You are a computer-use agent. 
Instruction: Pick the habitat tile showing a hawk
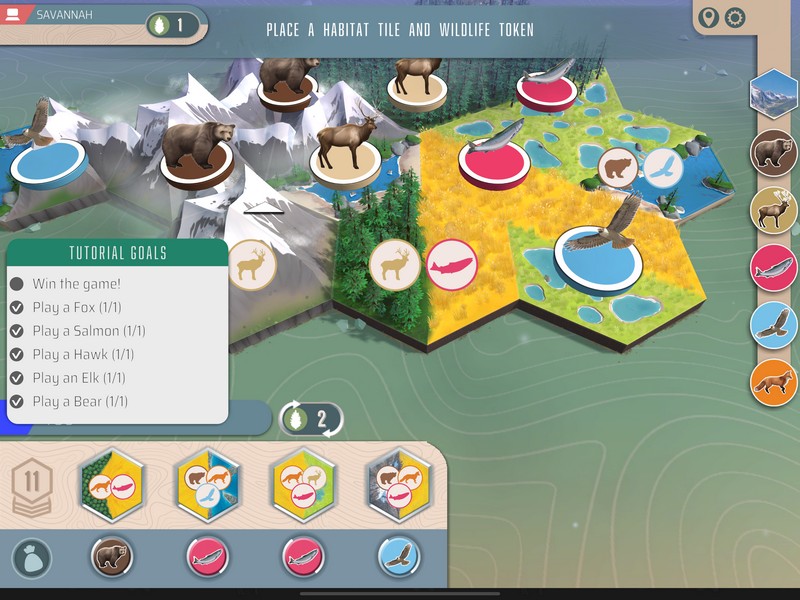(208, 485)
